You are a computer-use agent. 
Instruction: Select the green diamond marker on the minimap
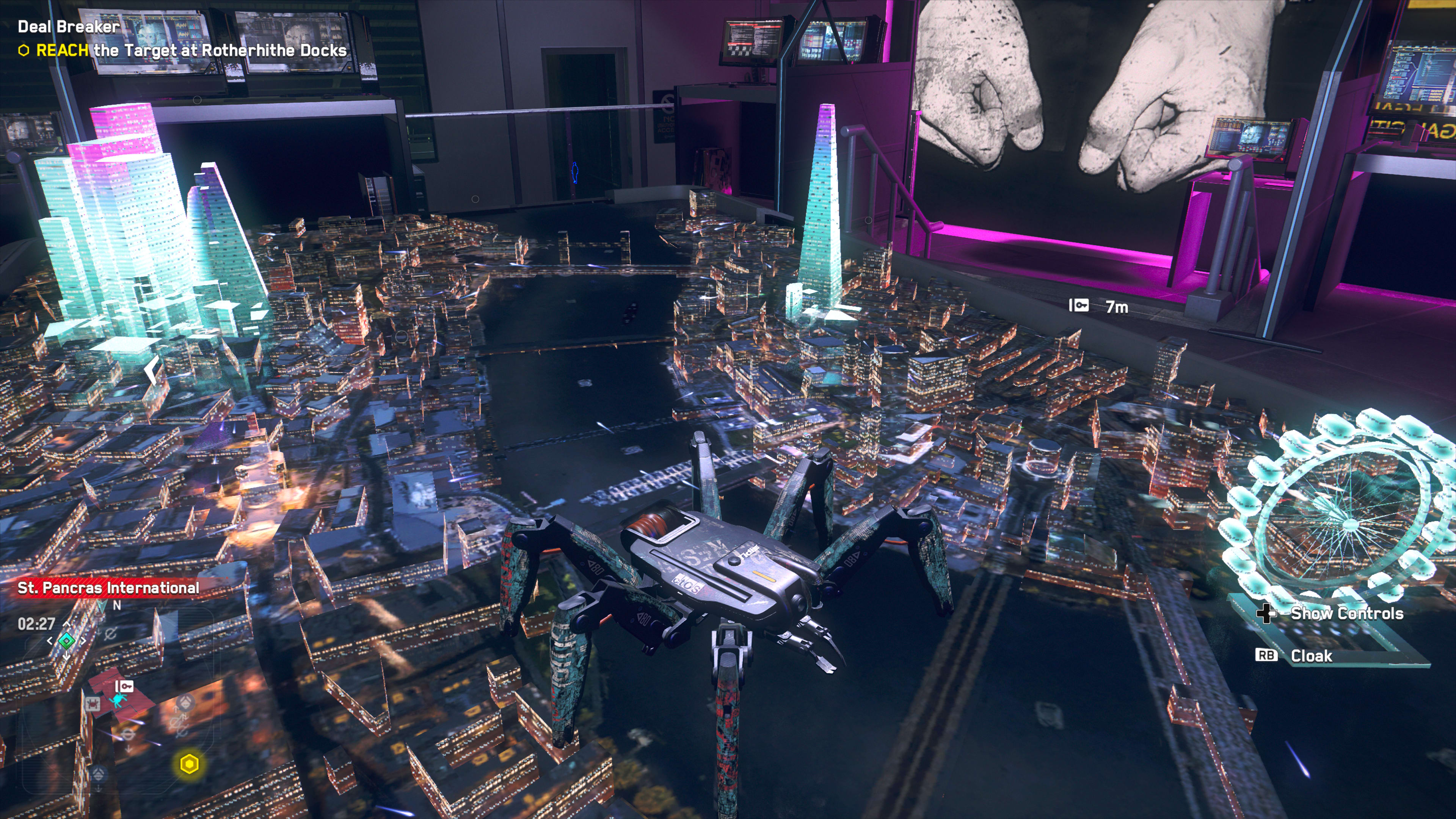point(67,640)
